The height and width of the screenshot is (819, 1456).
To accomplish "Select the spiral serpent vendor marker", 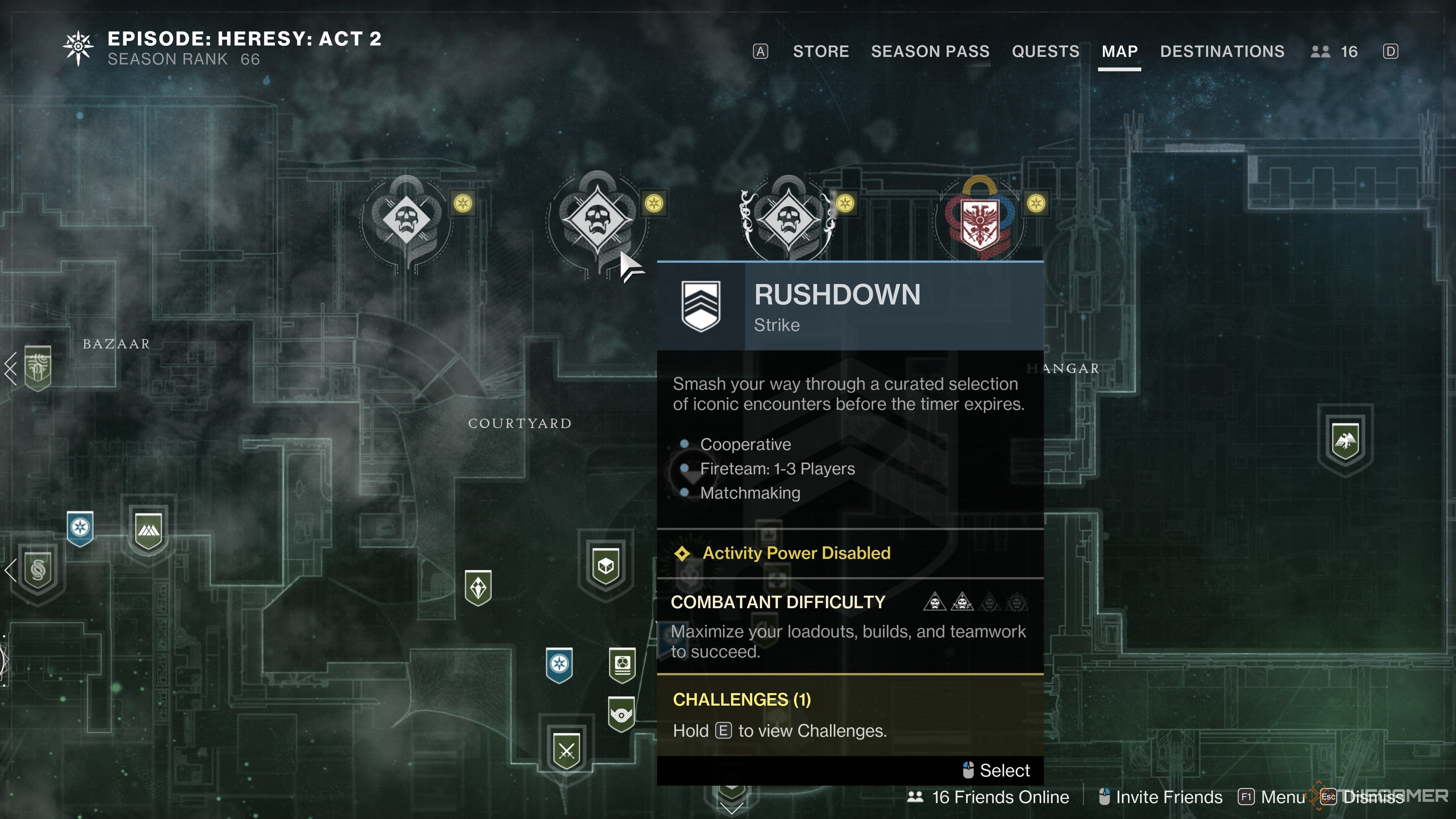I will point(38,570).
